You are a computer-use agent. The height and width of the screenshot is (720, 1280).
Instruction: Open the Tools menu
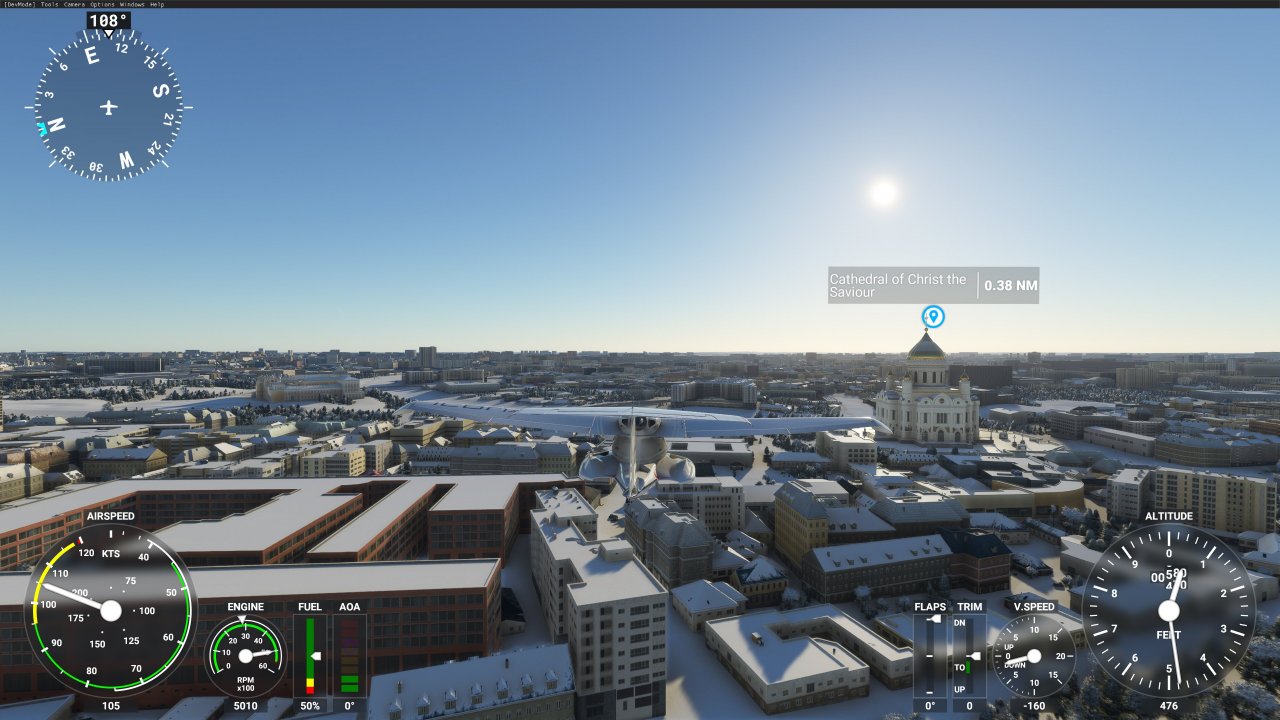point(49,4)
